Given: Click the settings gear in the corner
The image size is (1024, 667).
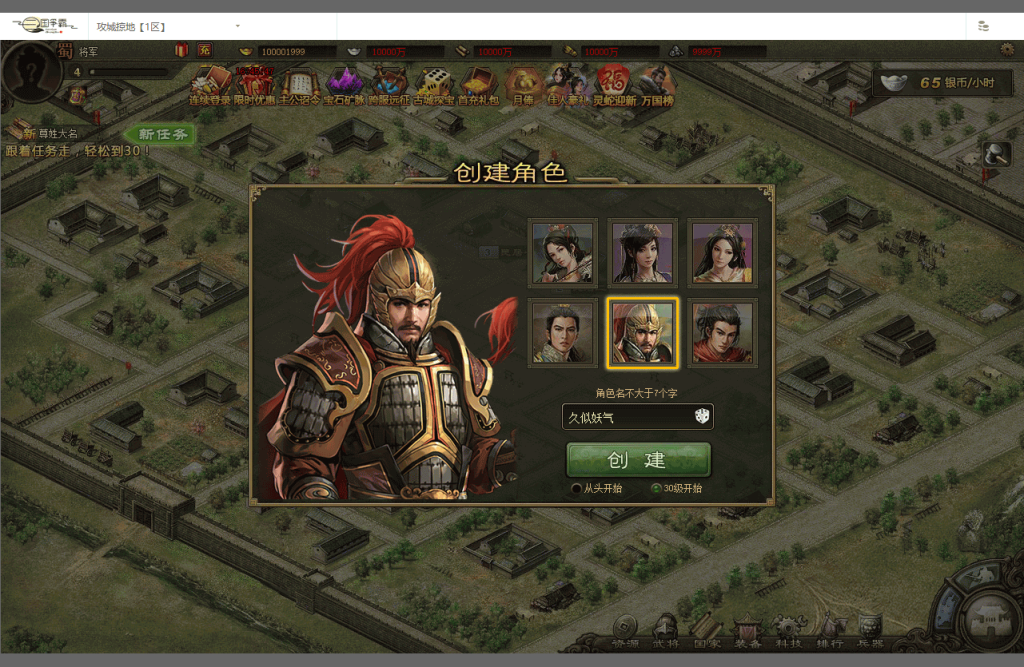Looking at the screenshot, I should point(1006,49).
